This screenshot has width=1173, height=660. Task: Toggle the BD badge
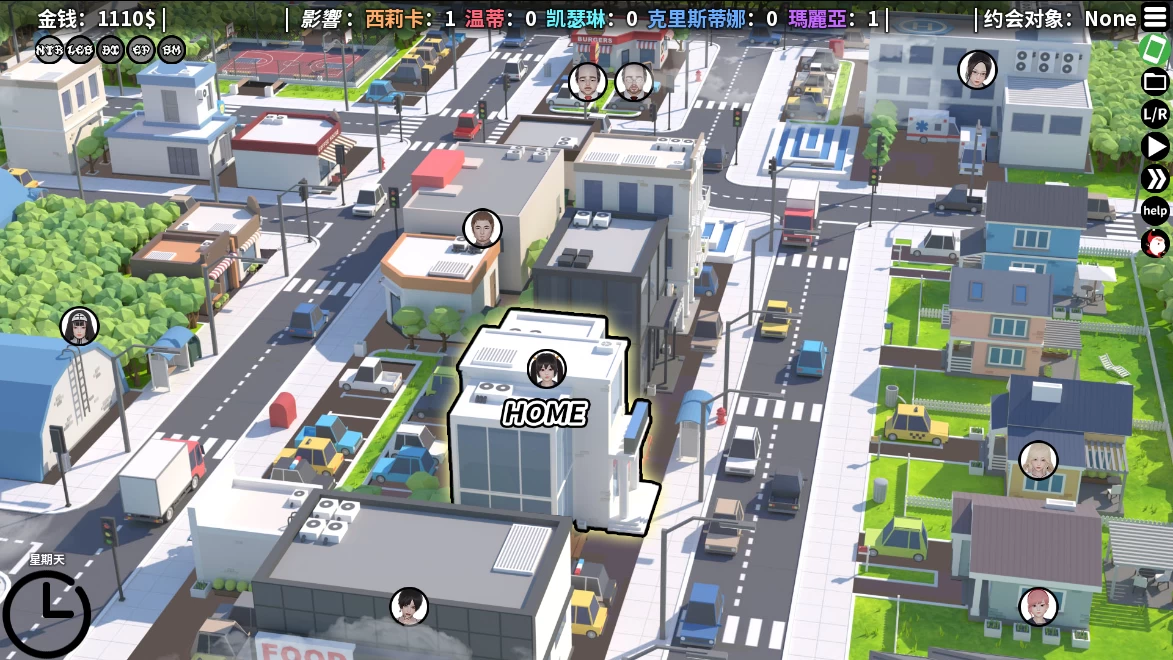[x=110, y=49]
